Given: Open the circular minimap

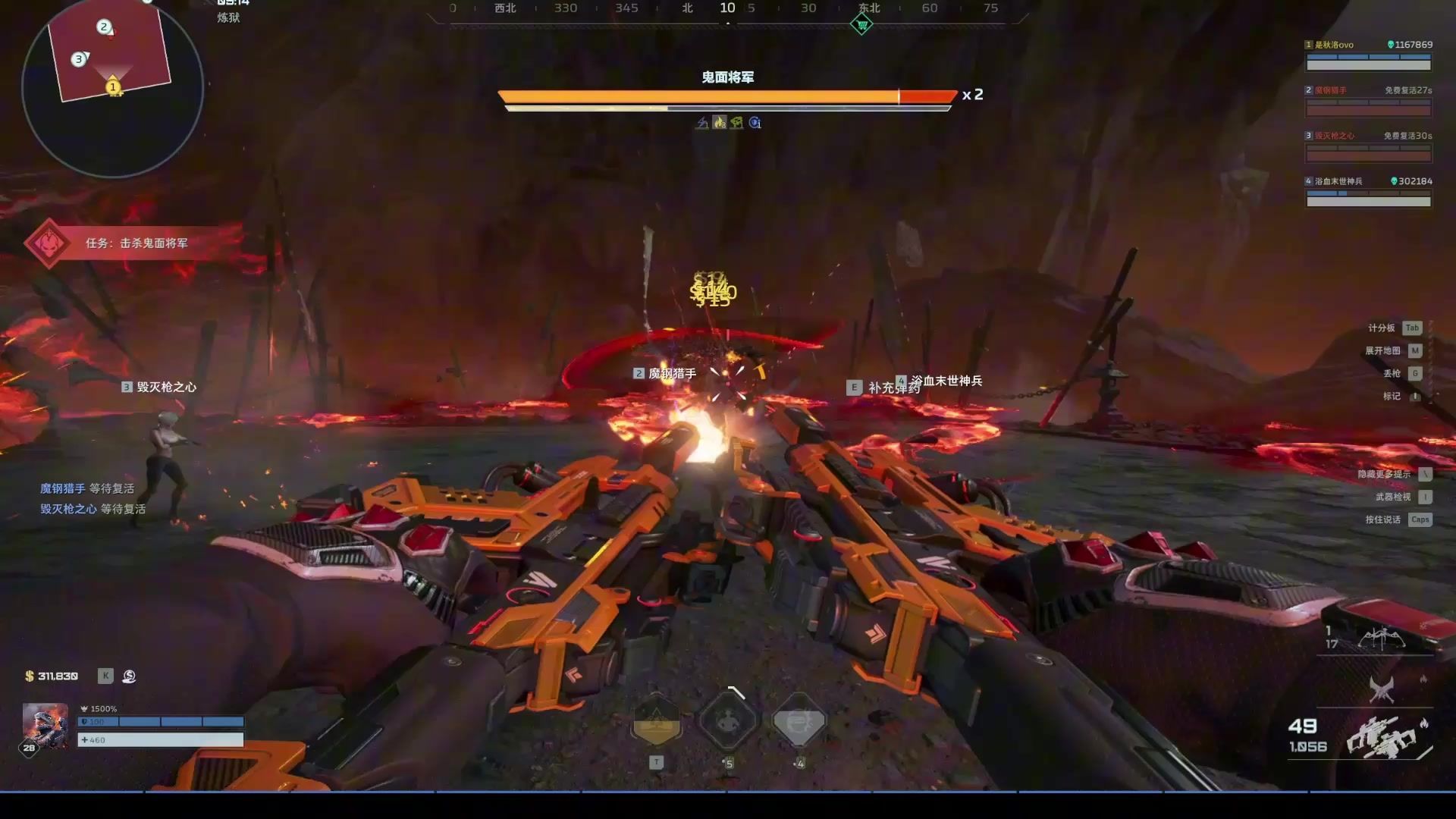Looking at the screenshot, I should [112, 87].
